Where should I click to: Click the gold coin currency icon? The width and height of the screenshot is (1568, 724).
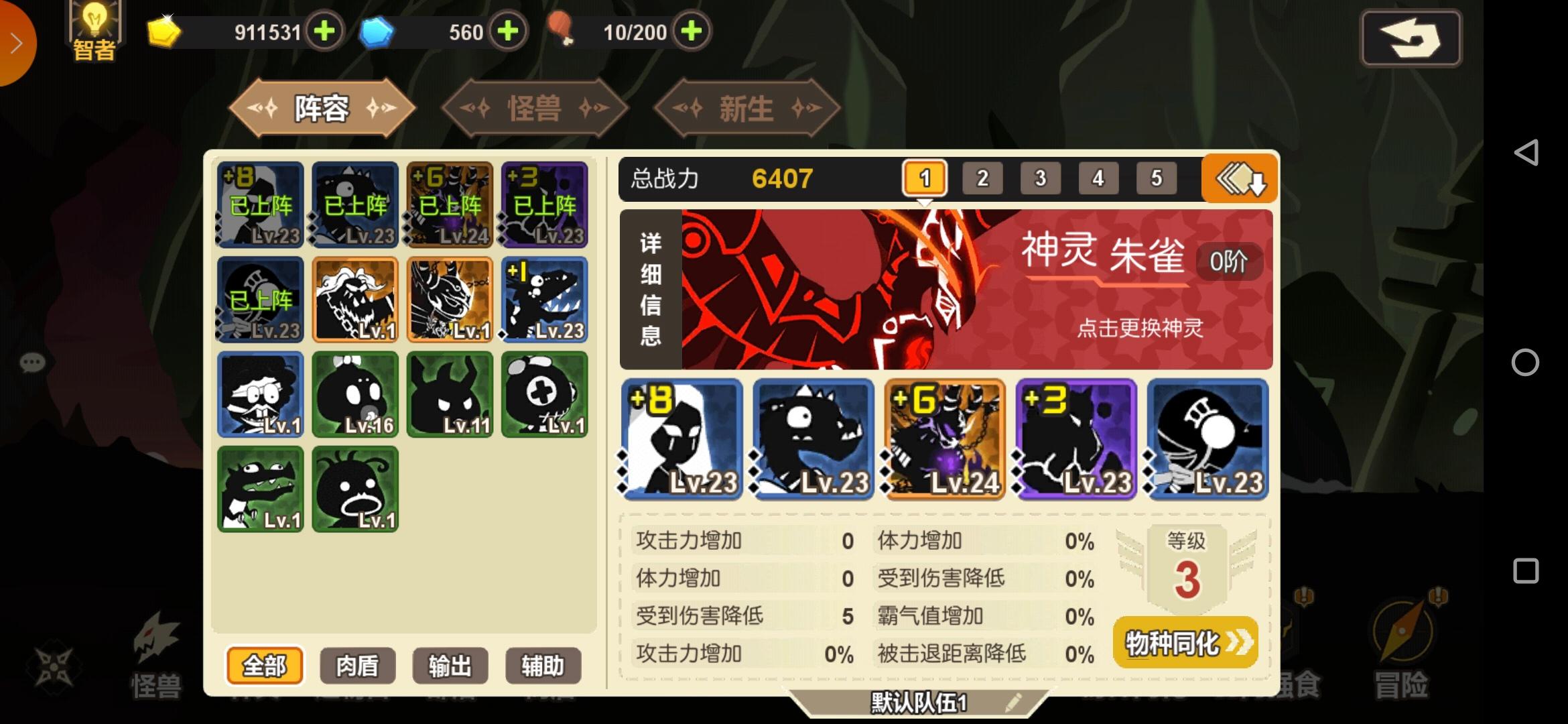tap(163, 31)
